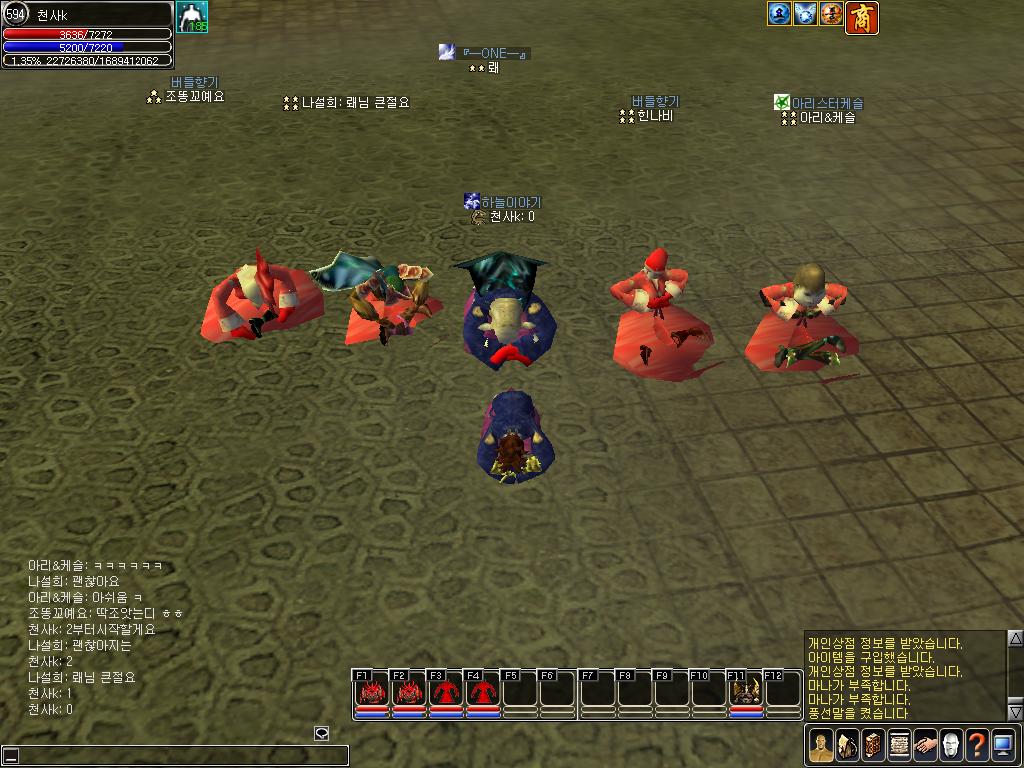Open help with the question mark icon
The width and height of the screenshot is (1024, 768).
click(x=977, y=745)
